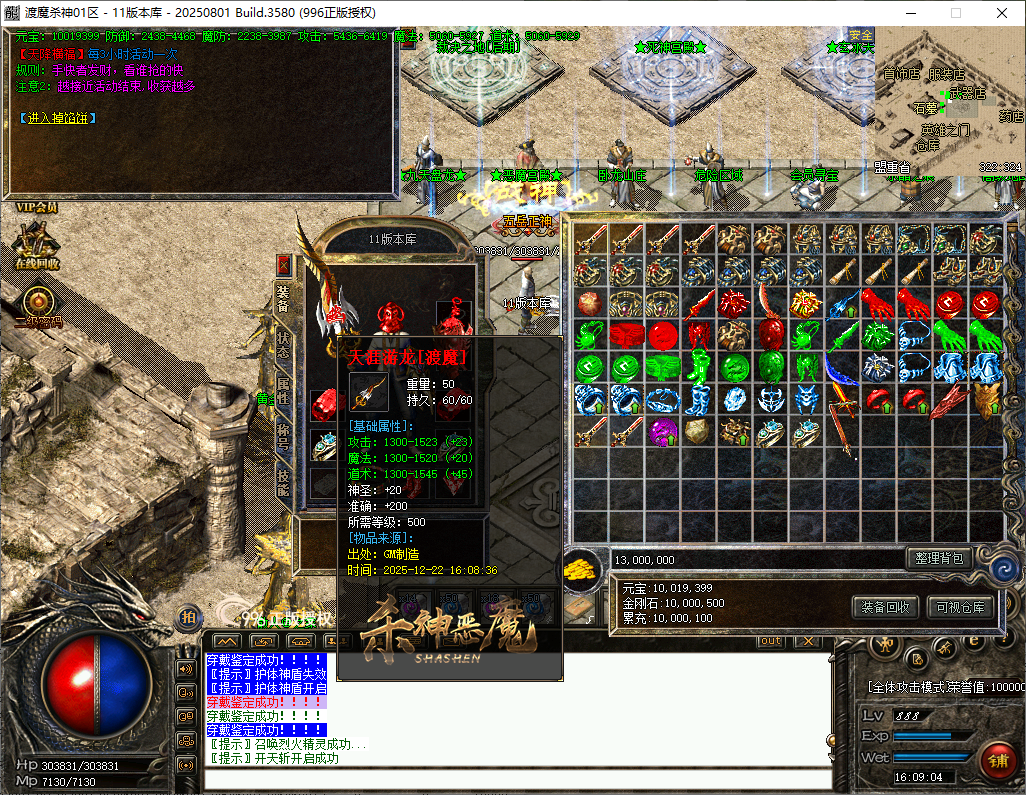
Task: Open the 属性 attributes tab
Action: pyautogui.click(x=283, y=388)
